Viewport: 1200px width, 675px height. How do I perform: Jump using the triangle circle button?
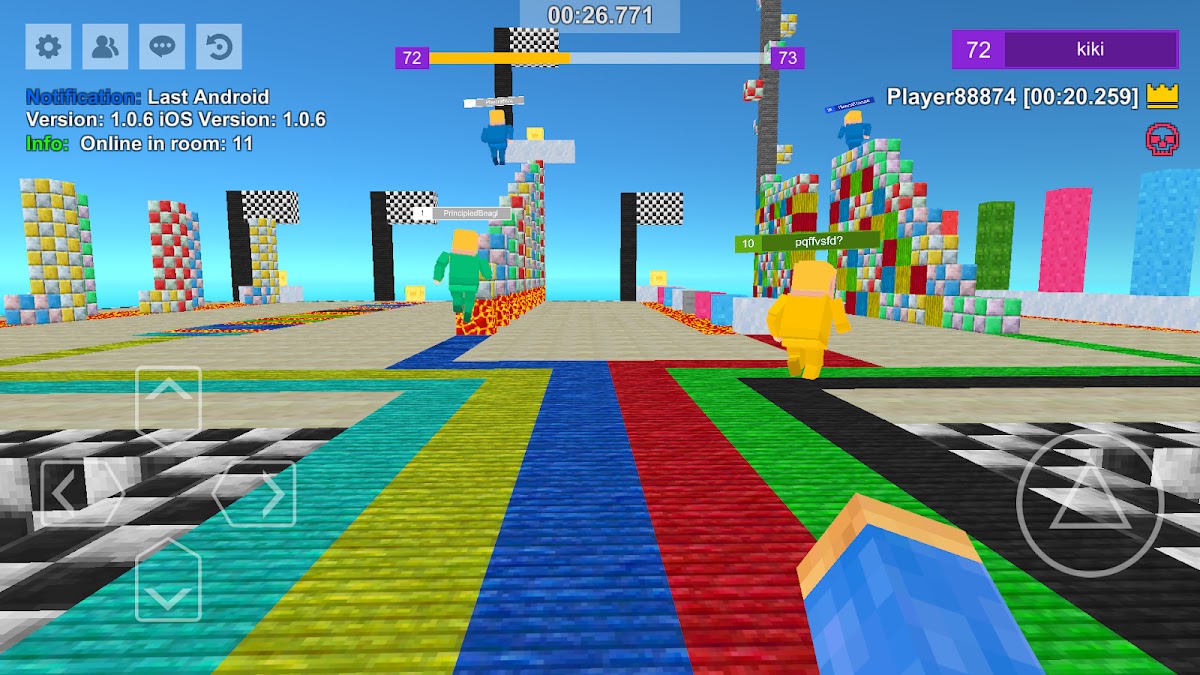(x=1089, y=502)
